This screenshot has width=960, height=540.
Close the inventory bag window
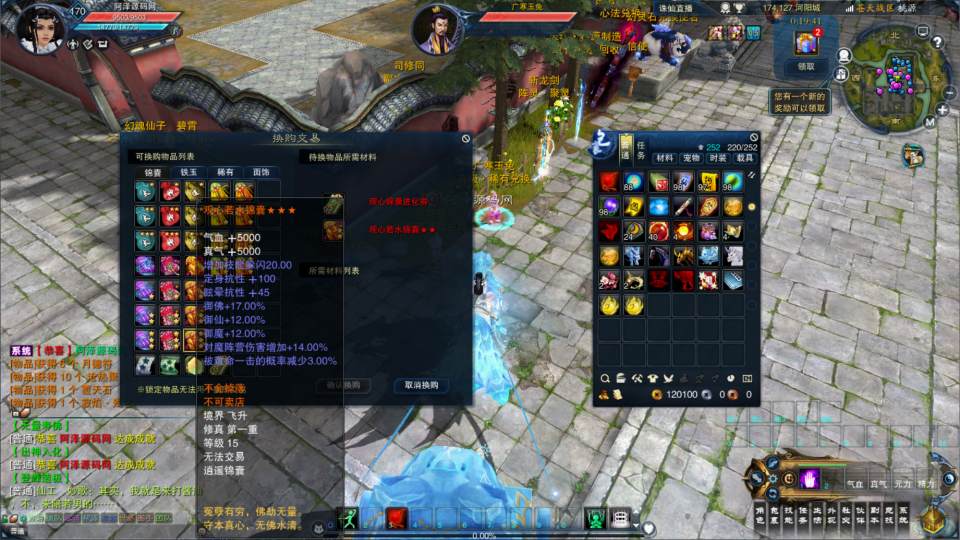tap(753, 138)
